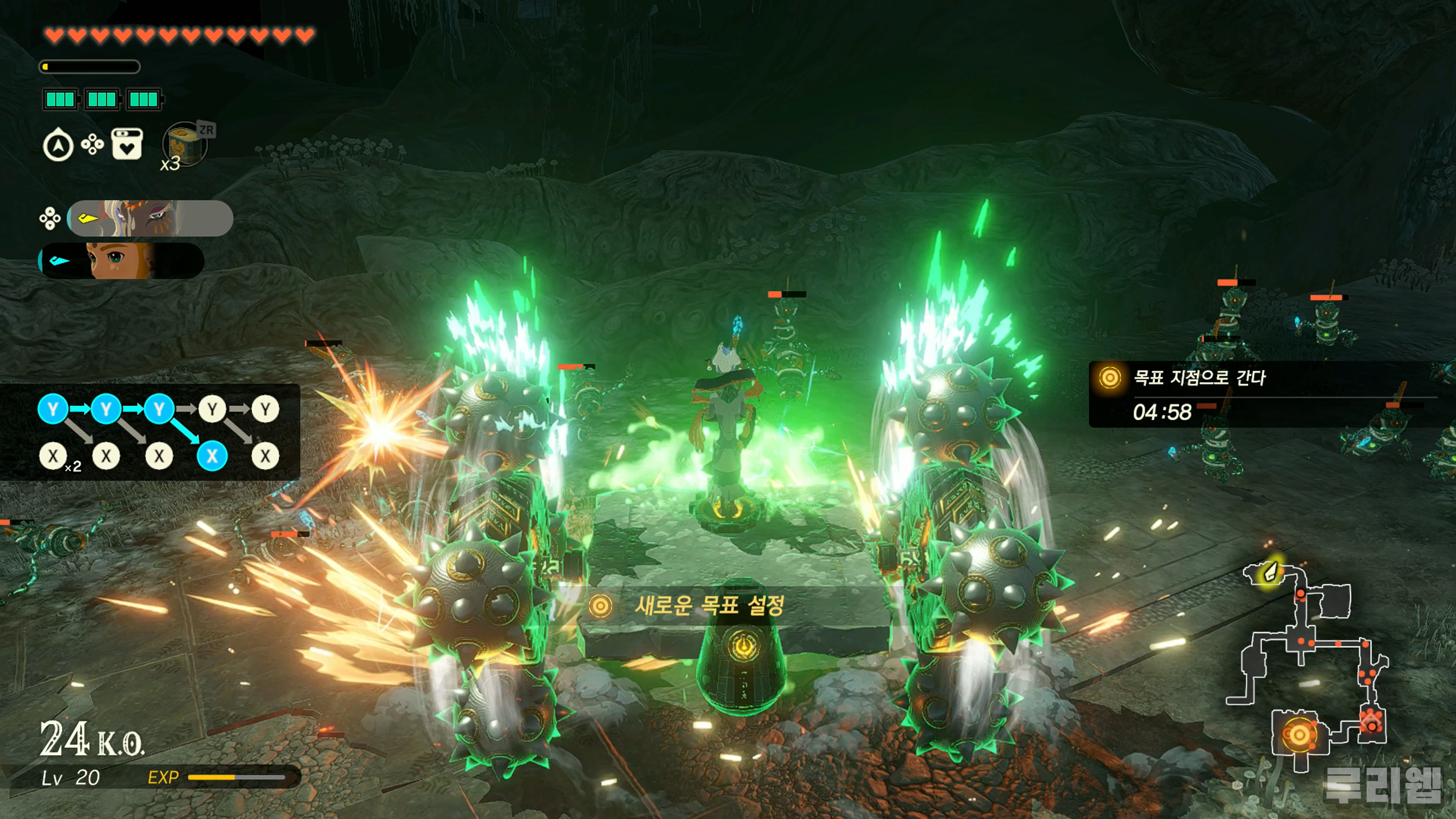Click the compass arrow icon

pyautogui.click(x=58, y=146)
